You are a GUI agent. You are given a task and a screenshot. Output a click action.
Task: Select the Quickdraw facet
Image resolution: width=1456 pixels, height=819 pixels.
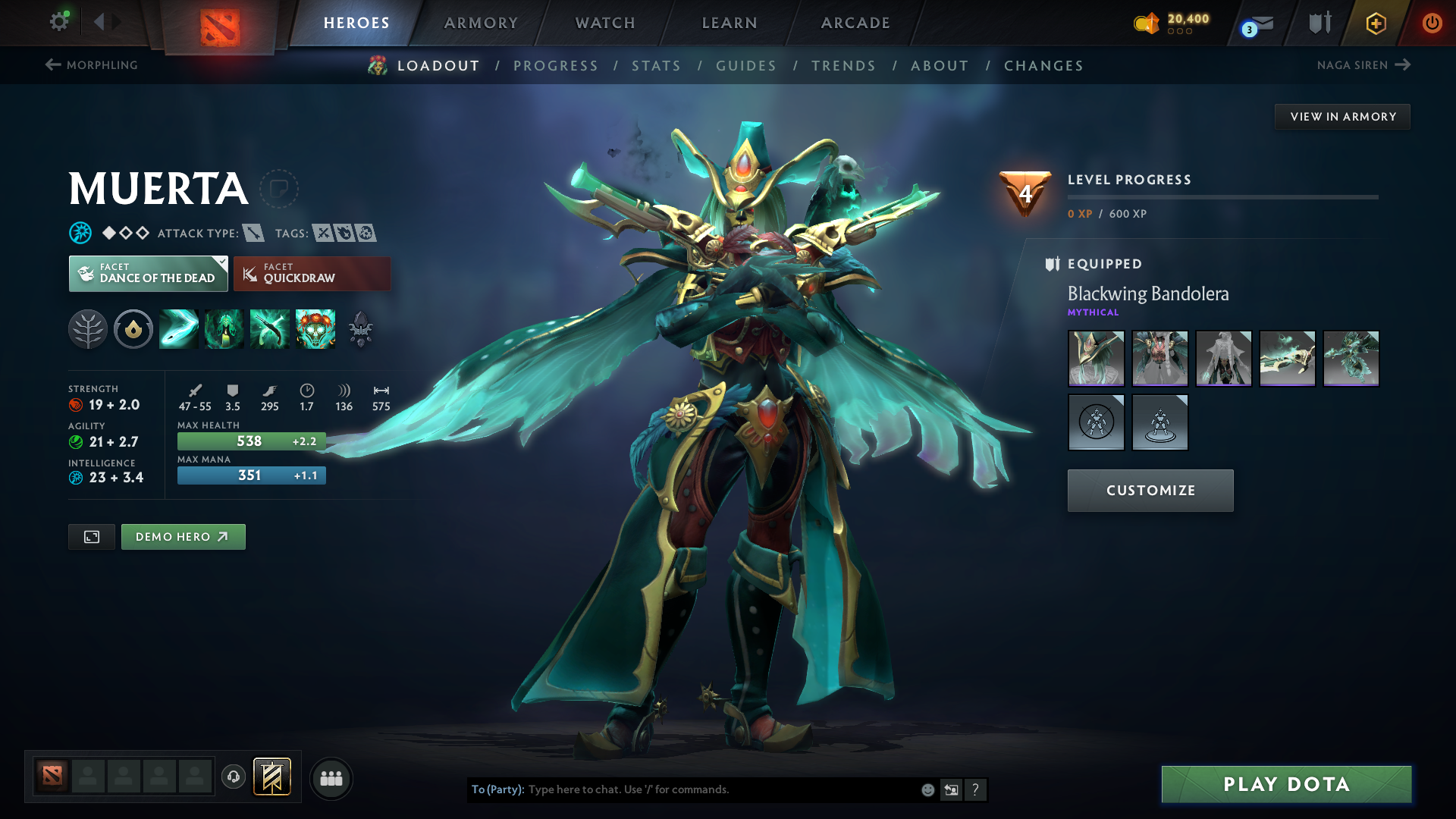[x=312, y=274]
